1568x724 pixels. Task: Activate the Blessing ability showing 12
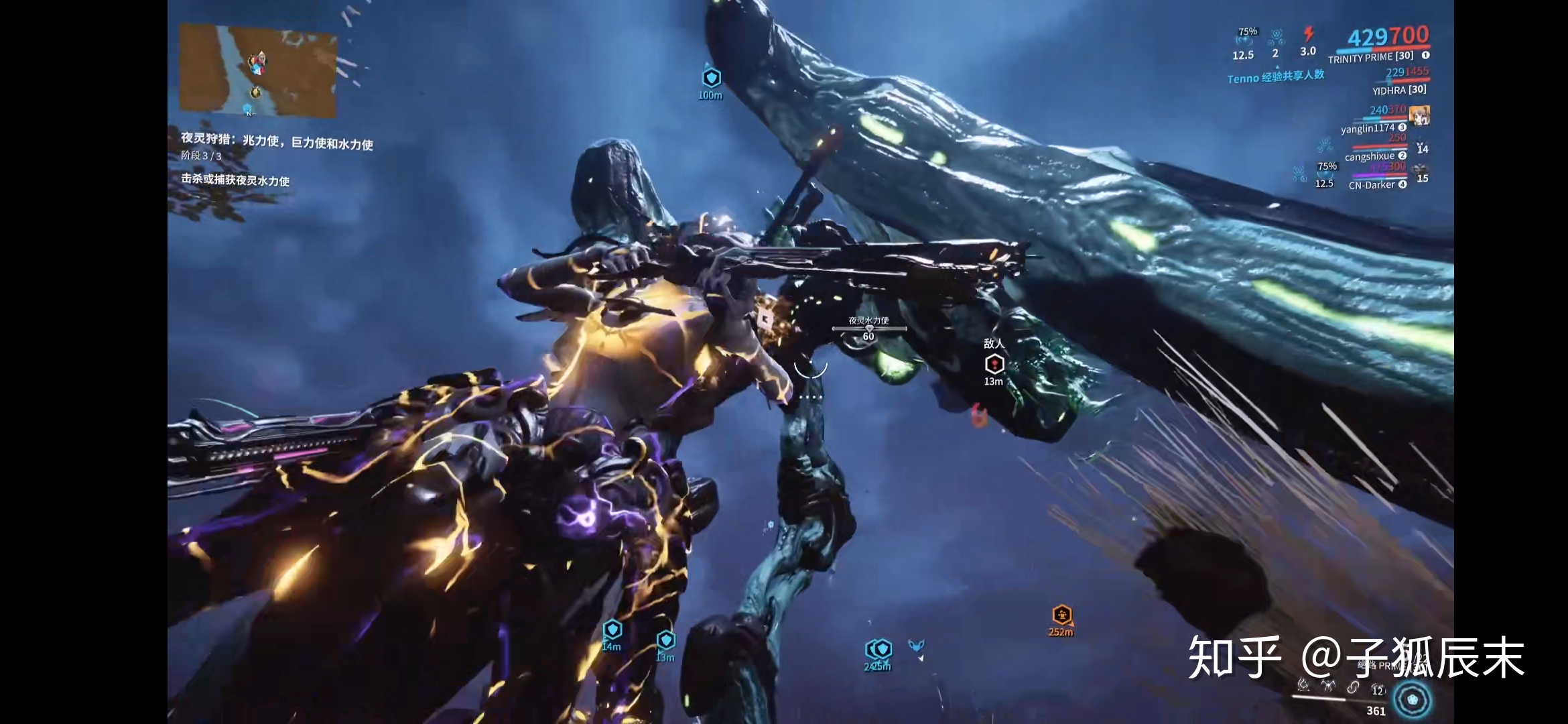point(1378,689)
